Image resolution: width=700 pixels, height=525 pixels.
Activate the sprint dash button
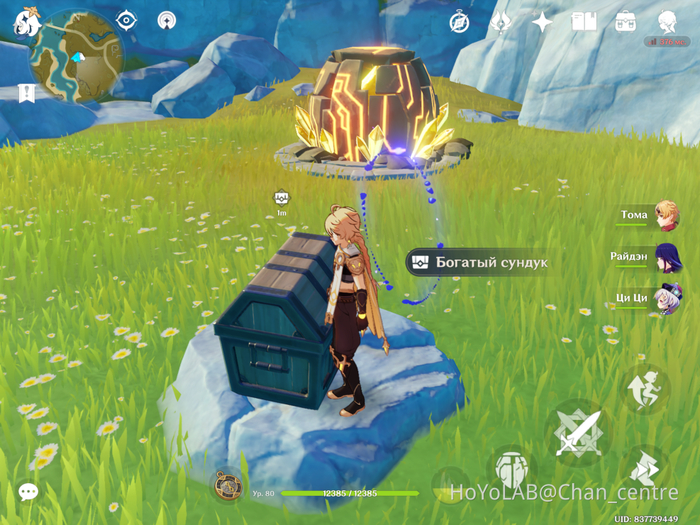point(644,468)
